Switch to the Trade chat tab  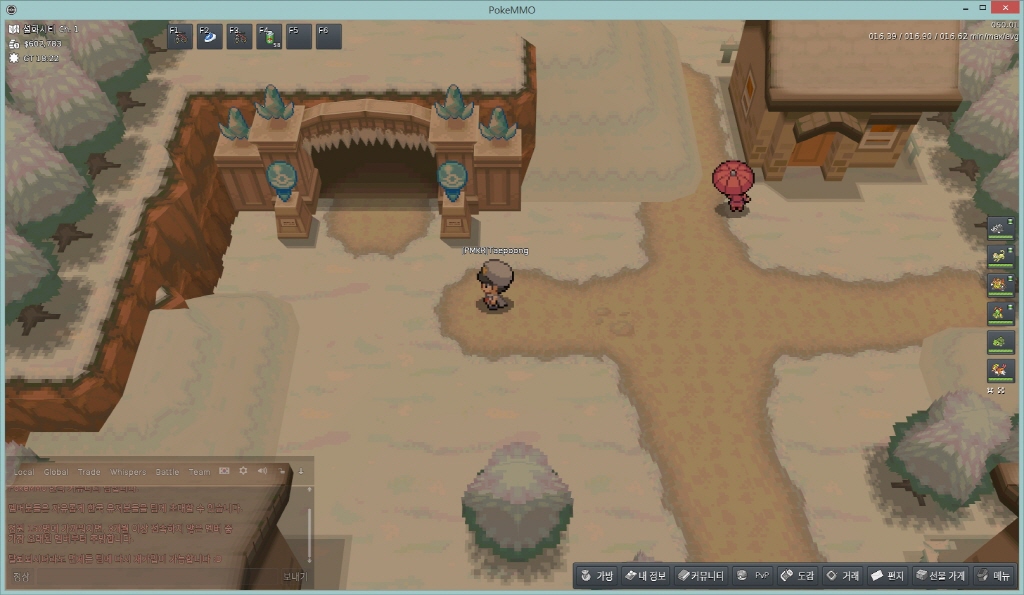click(x=90, y=471)
